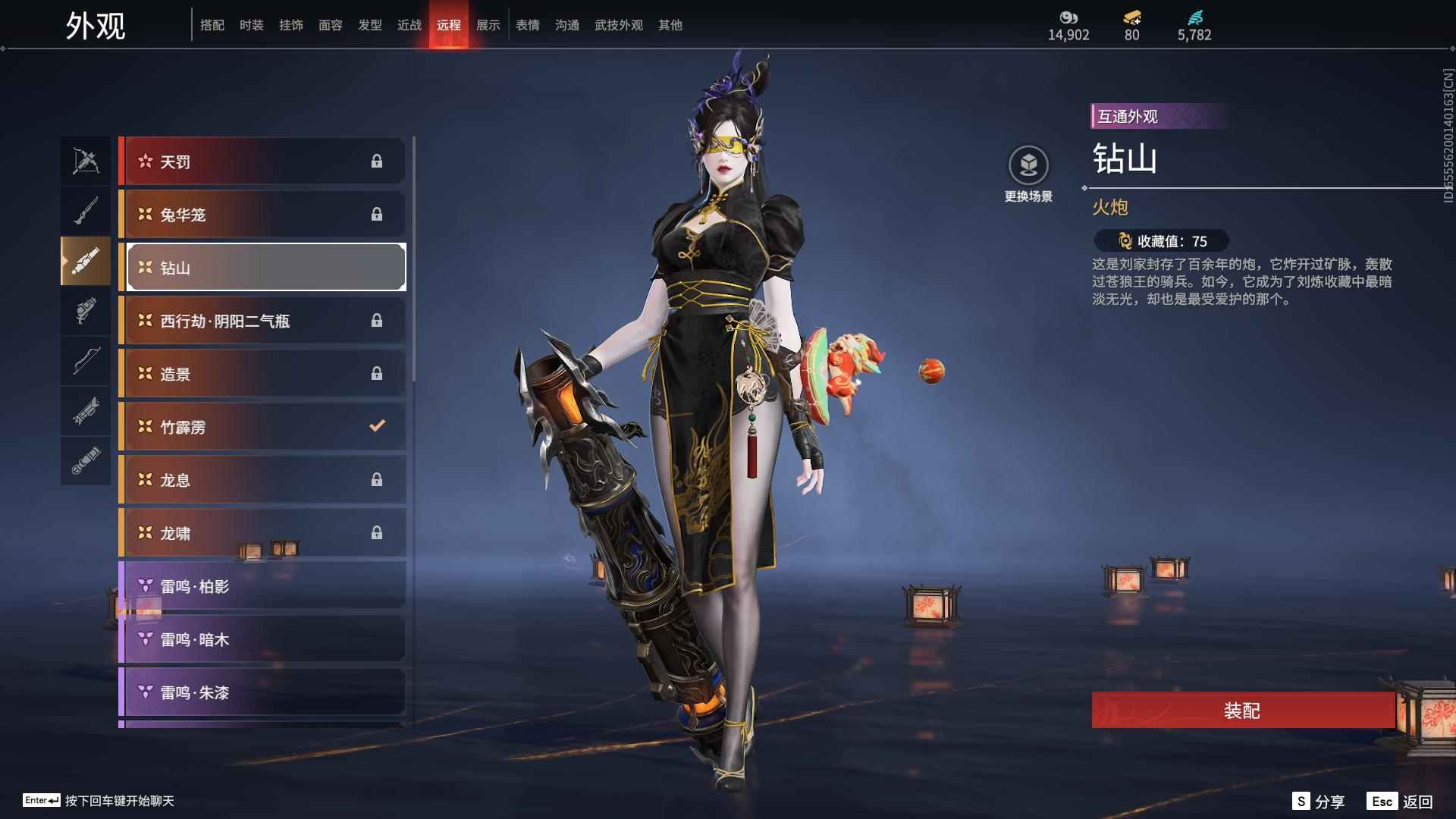Select the 雷鸣·朱漆 skin
Screen dimensions: 1456x819
point(262,692)
